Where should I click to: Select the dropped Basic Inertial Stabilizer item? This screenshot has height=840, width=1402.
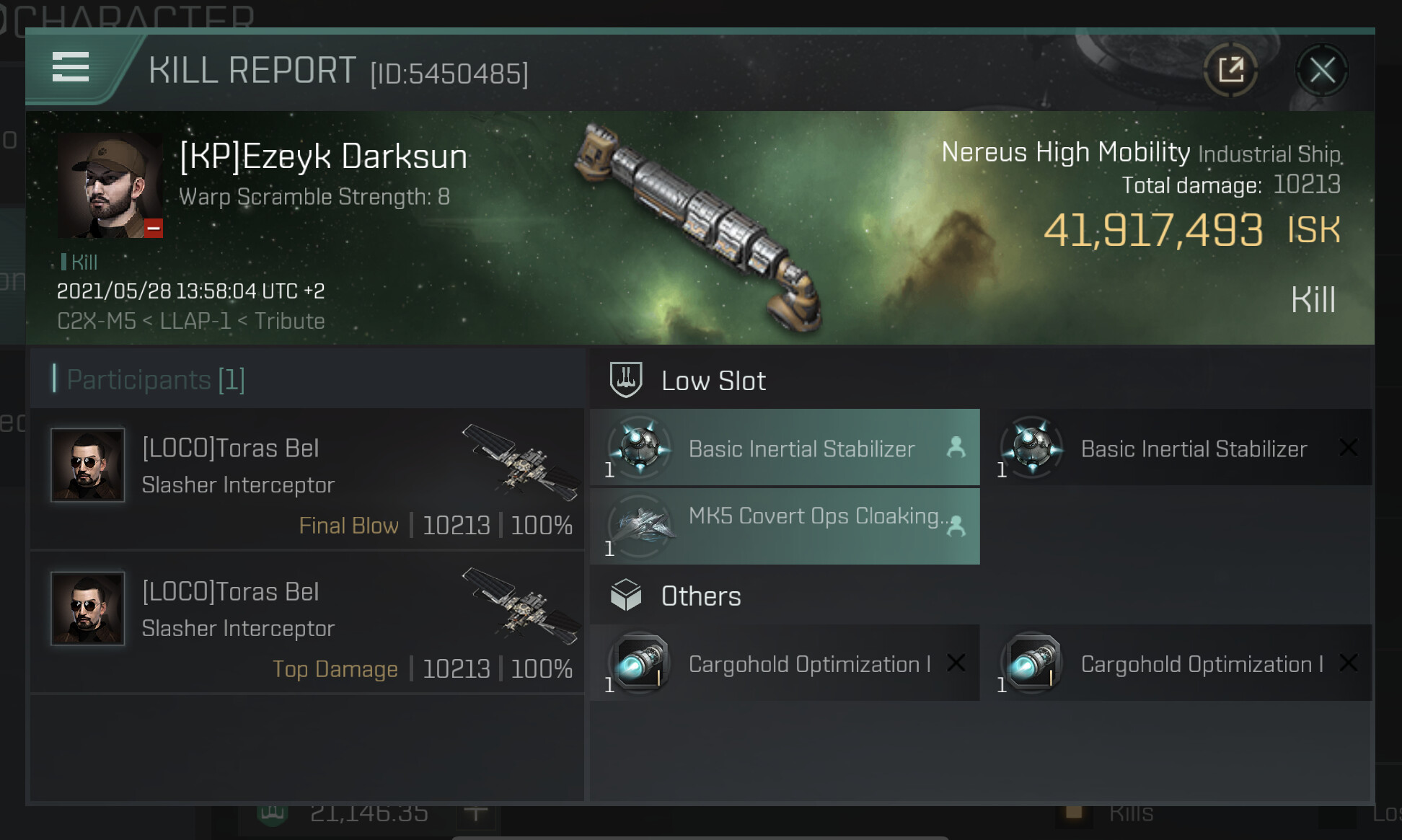click(x=785, y=448)
